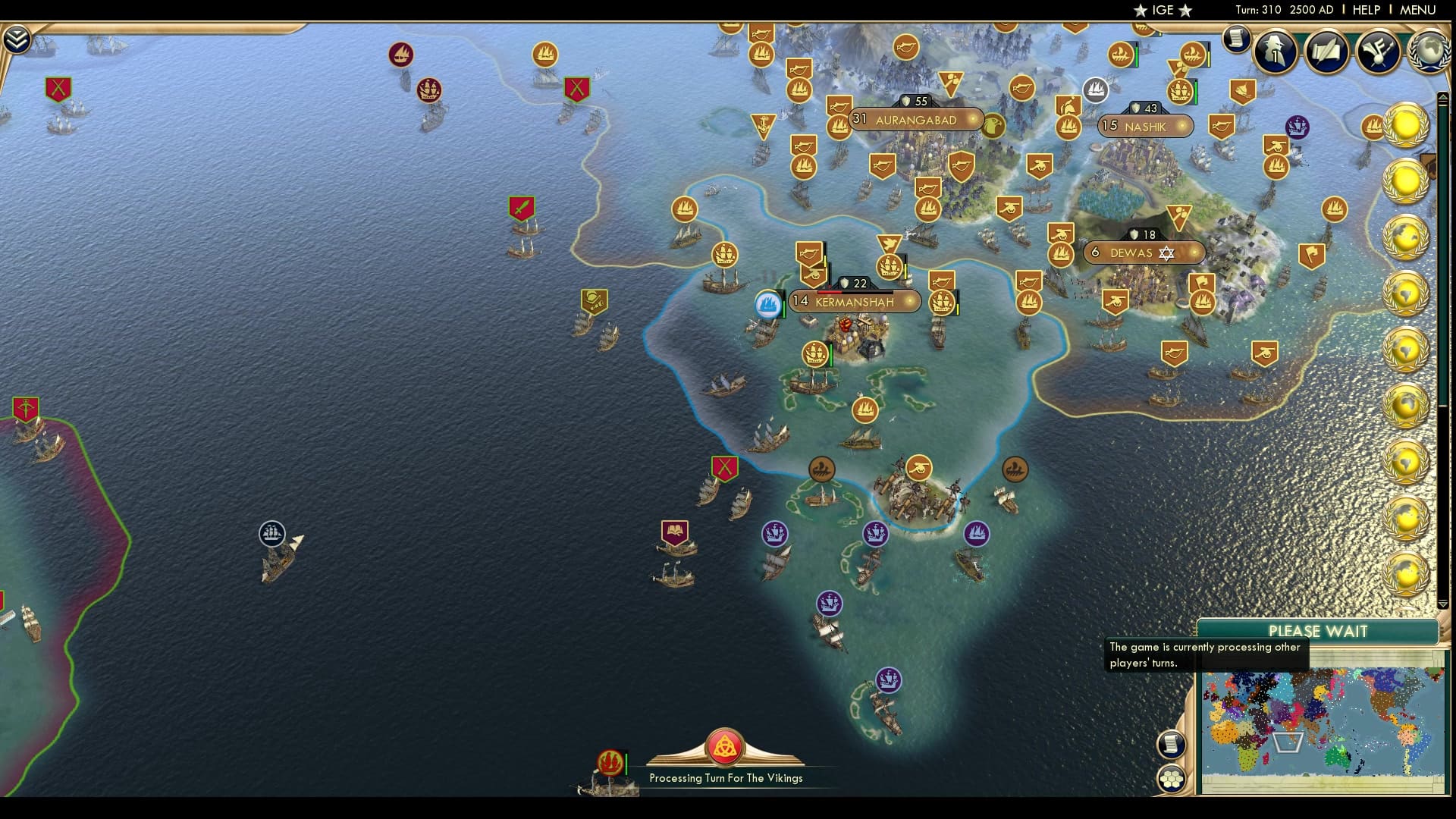Click the scroll icon beside the minimap
Image resolution: width=1456 pixels, height=819 pixels.
click(x=1172, y=745)
